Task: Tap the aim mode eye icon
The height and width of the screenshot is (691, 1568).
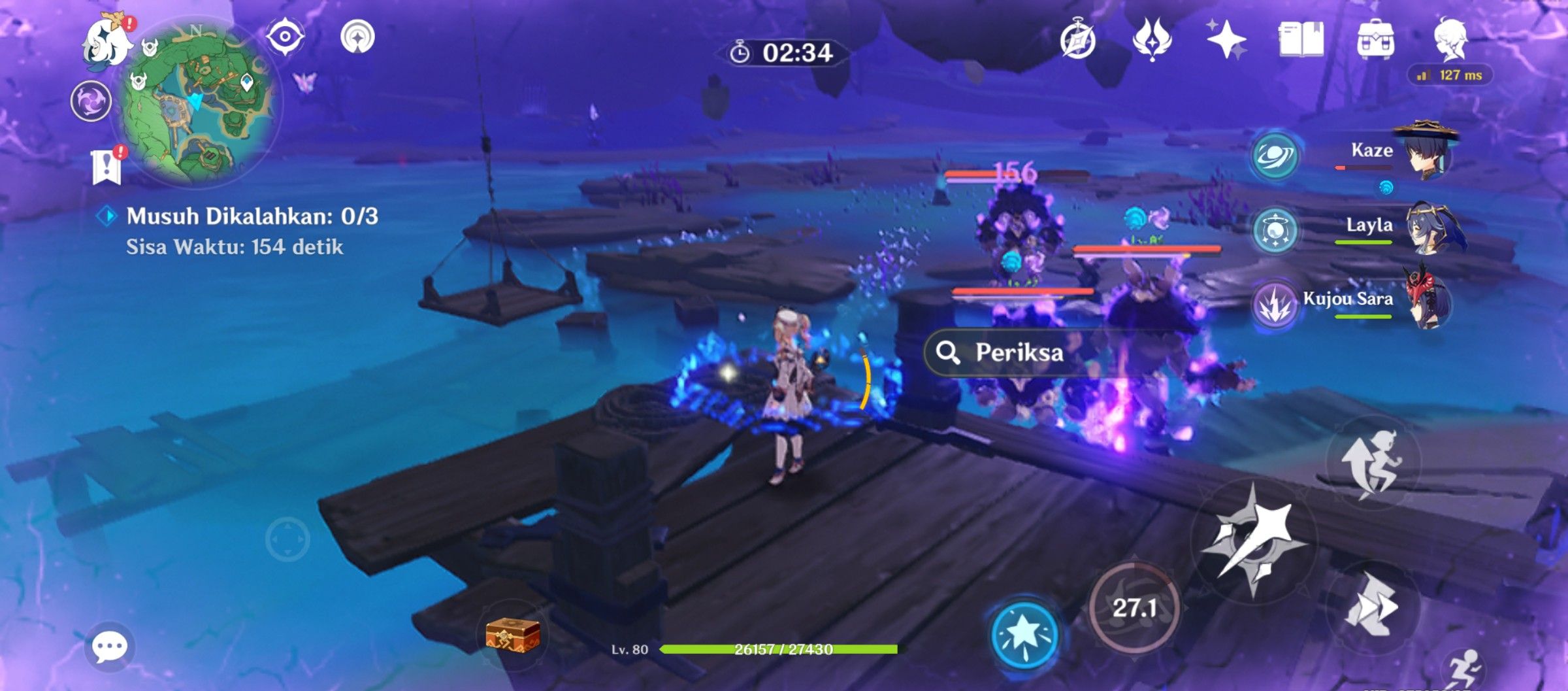Action: coord(285,37)
